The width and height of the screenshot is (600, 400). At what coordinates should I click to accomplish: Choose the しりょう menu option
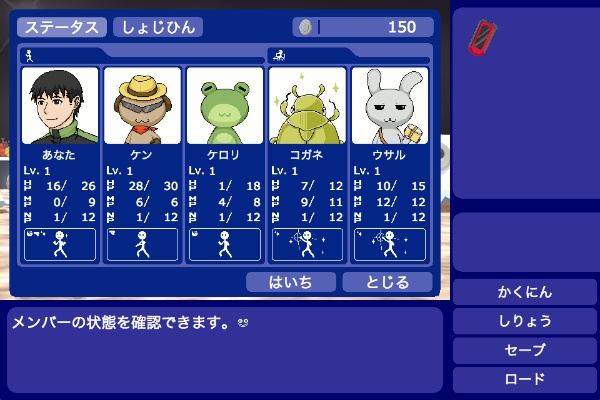tap(525, 322)
